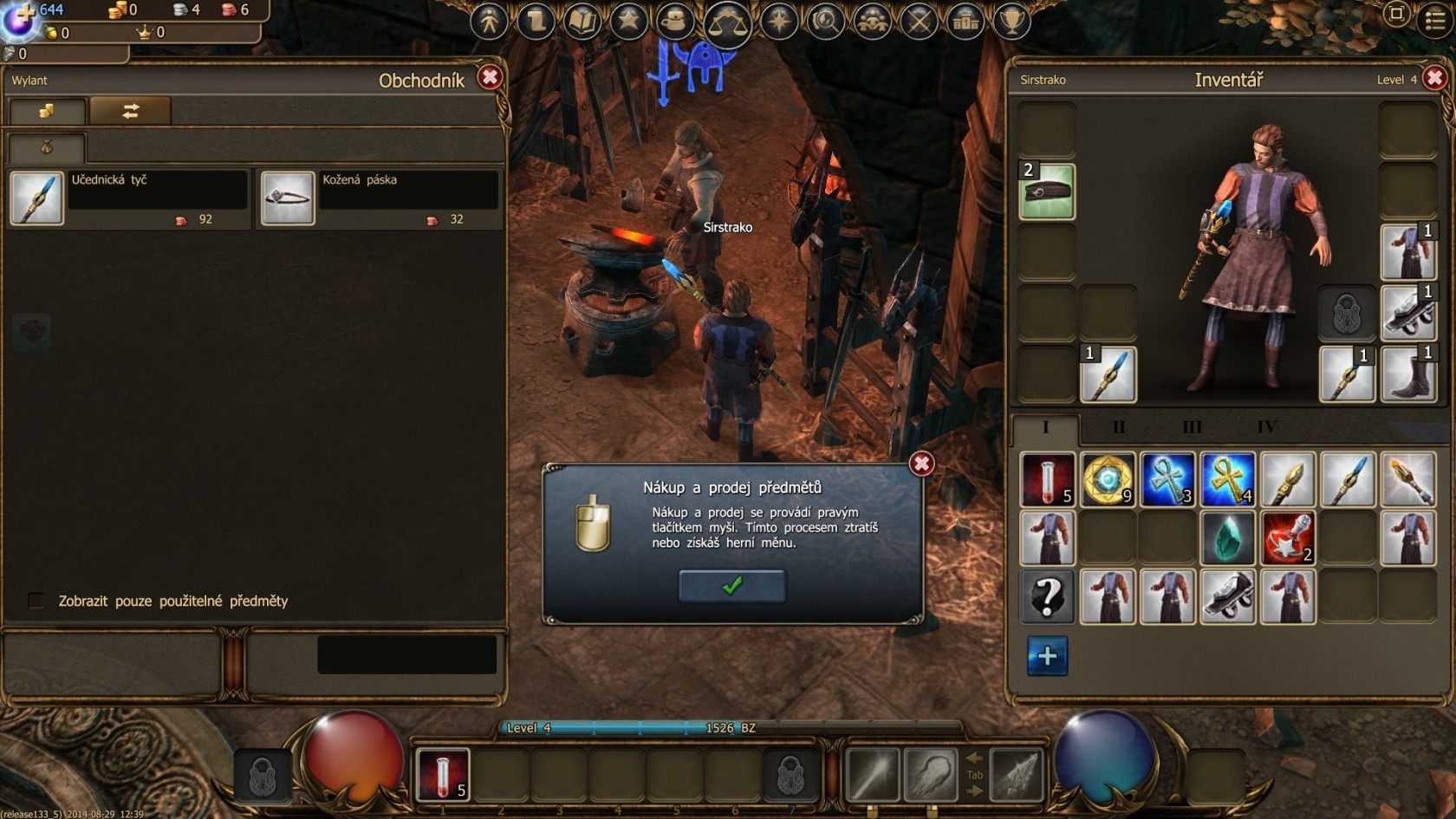Switch to the merchant buyback arrows tab
Viewport: 1456px width, 819px height.
[x=130, y=111]
